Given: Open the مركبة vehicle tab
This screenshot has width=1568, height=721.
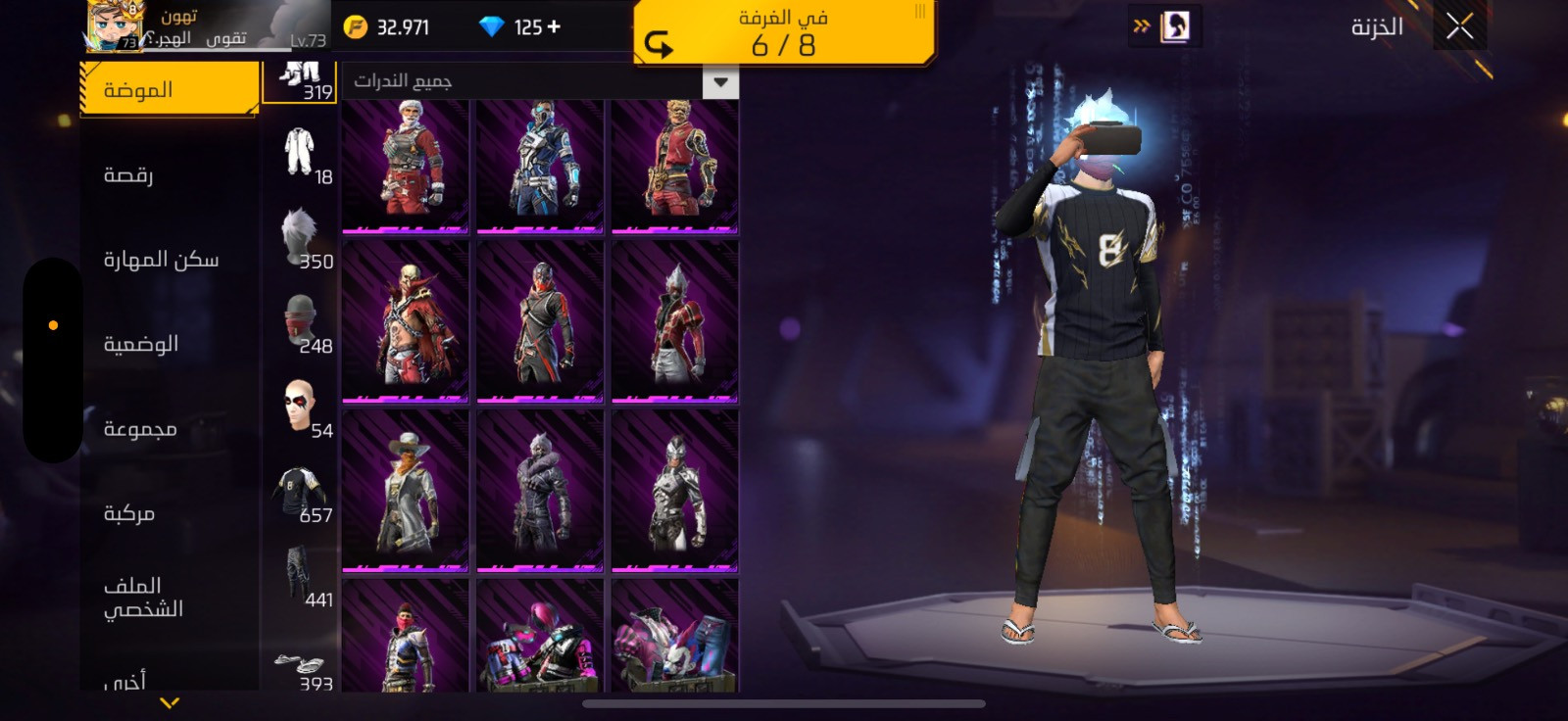Looking at the screenshot, I should (129, 513).
